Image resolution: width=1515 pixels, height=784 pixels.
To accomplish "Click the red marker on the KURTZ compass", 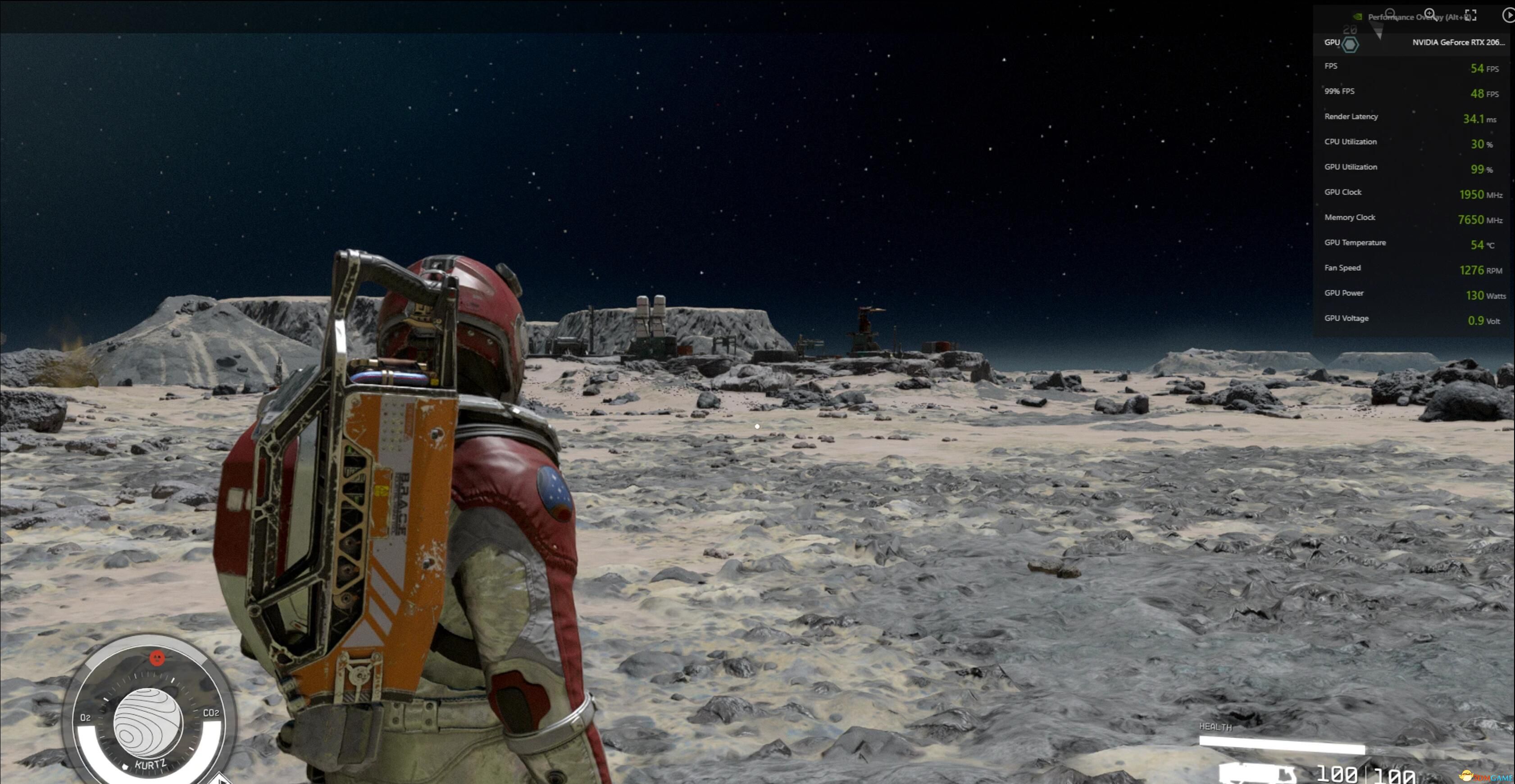I will point(158,658).
